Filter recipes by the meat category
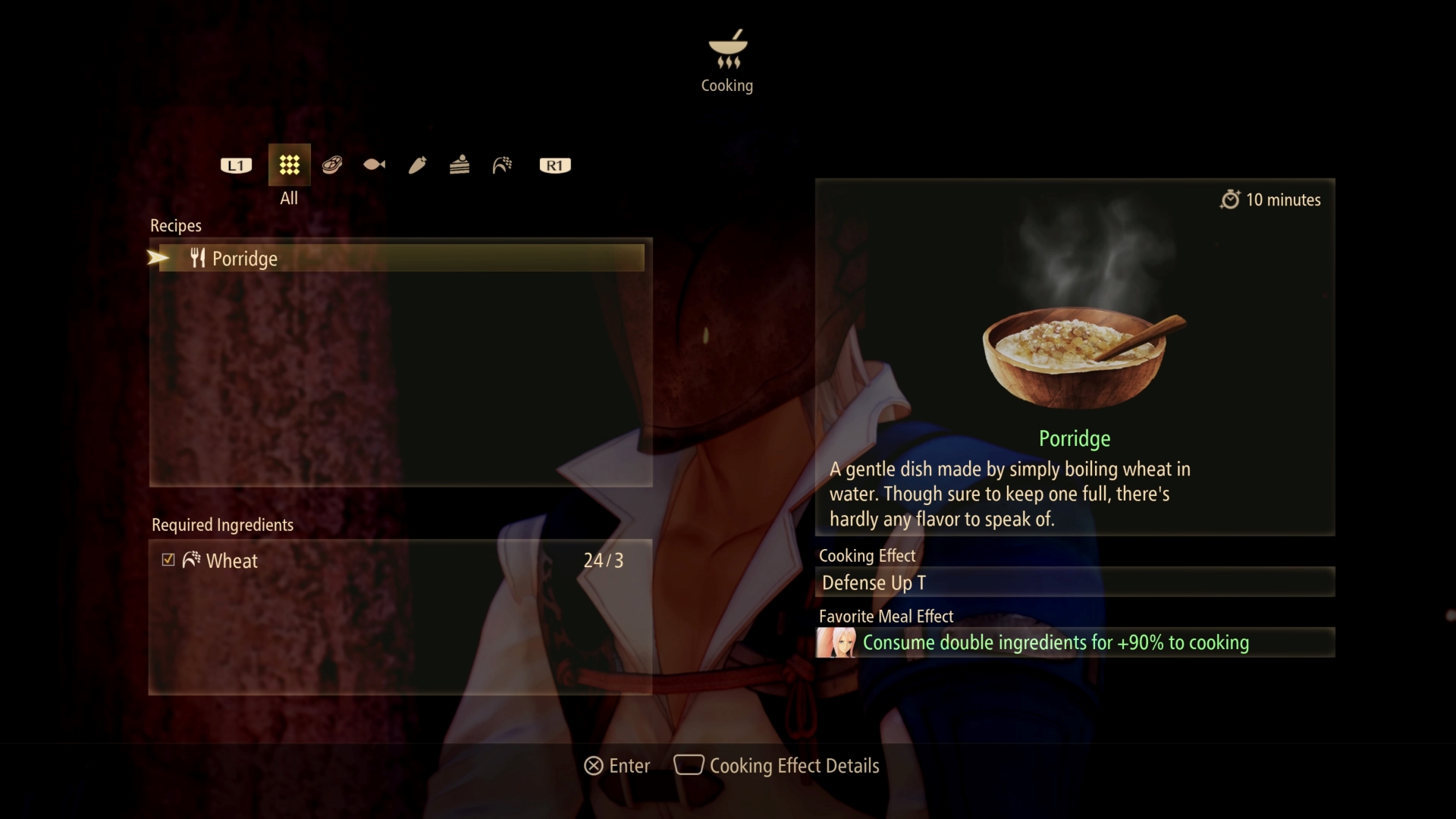This screenshot has height=819, width=1456. tap(331, 165)
